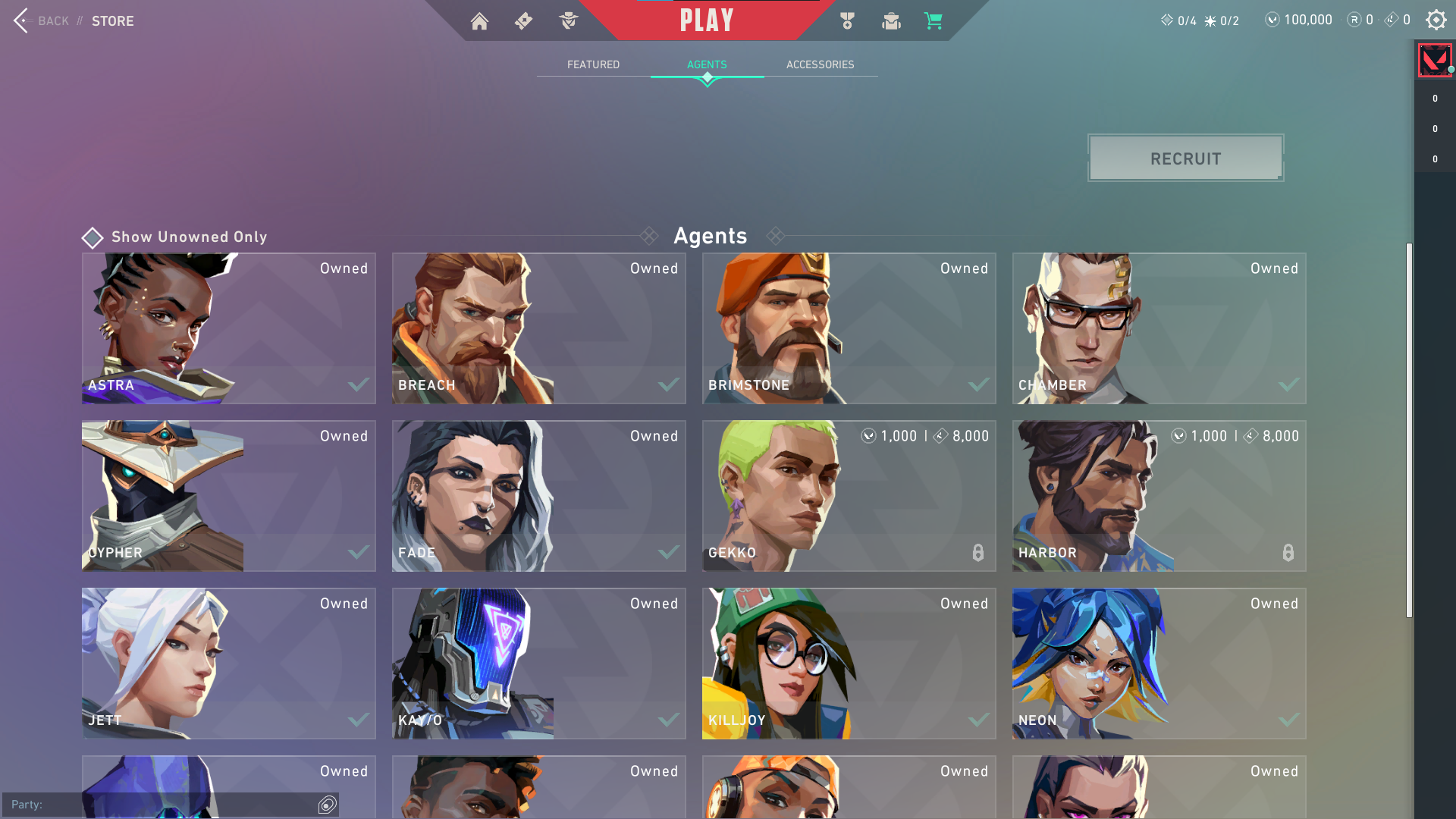Click the Career medal icon

click(x=847, y=21)
